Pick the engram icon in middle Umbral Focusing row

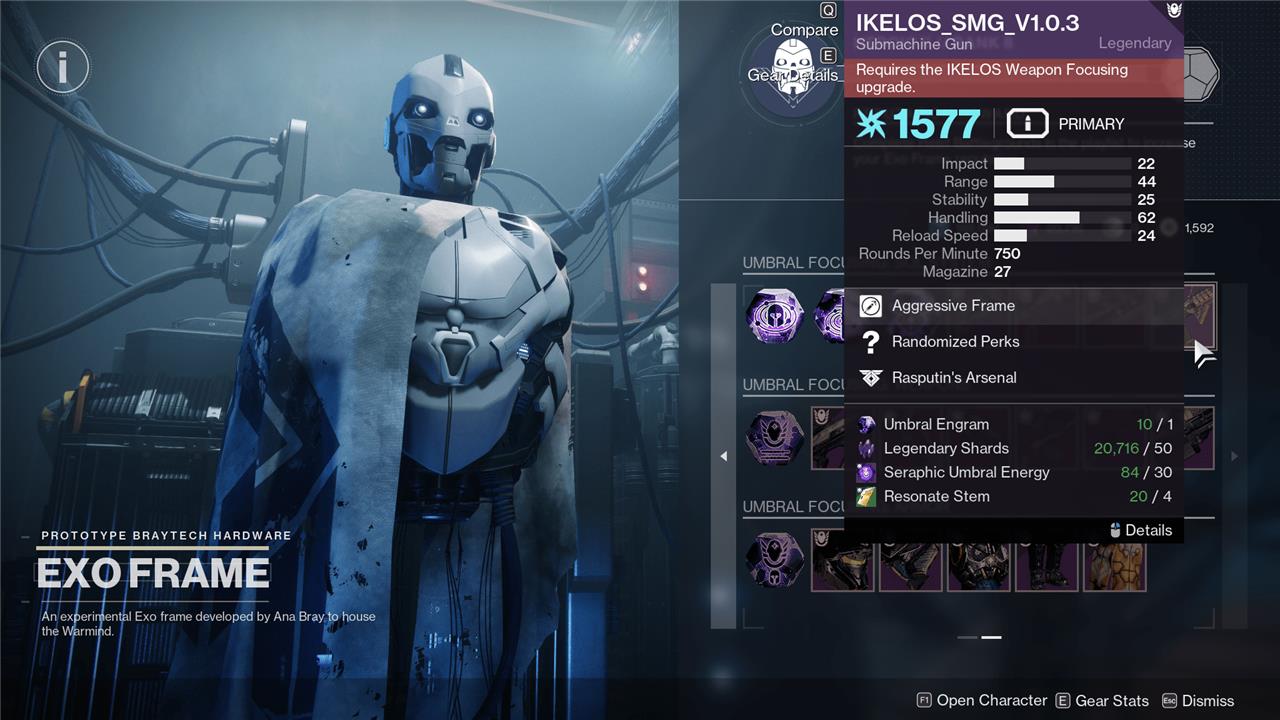[775, 438]
